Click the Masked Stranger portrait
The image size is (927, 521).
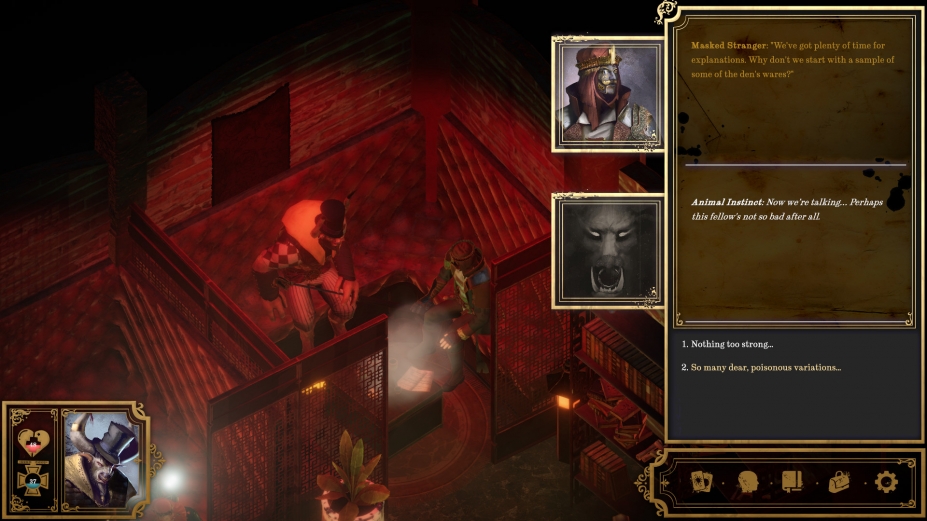(607, 94)
